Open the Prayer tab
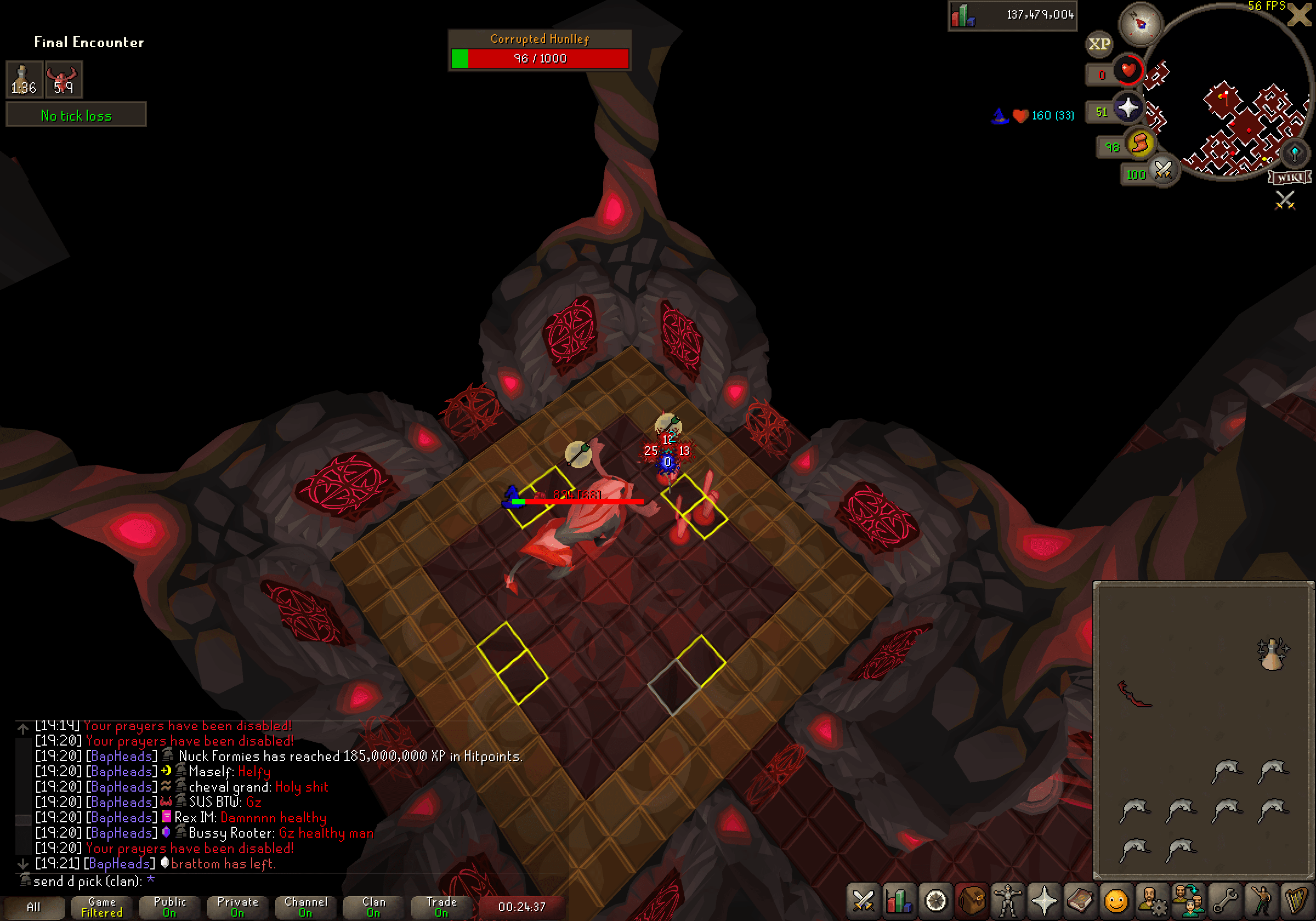1316x921 pixels. [1043, 901]
